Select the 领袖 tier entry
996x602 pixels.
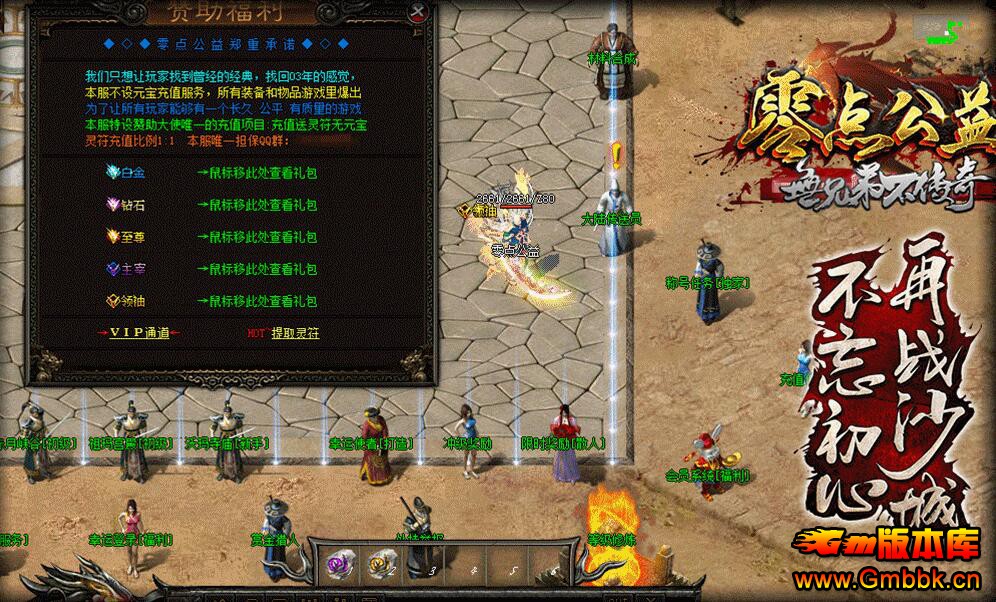(x=127, y=301)
